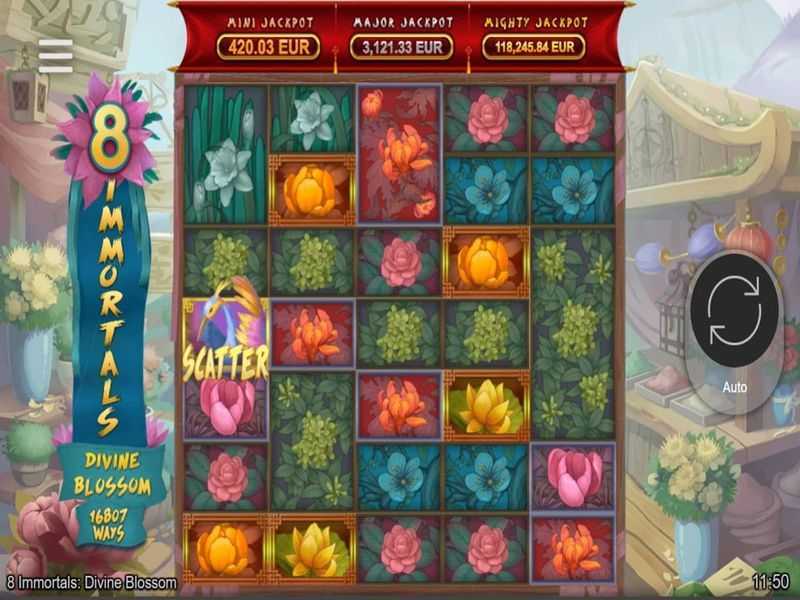Open the hamburger menu
The height and width of the screenshot is (600, 800).
tap(56, 56)
